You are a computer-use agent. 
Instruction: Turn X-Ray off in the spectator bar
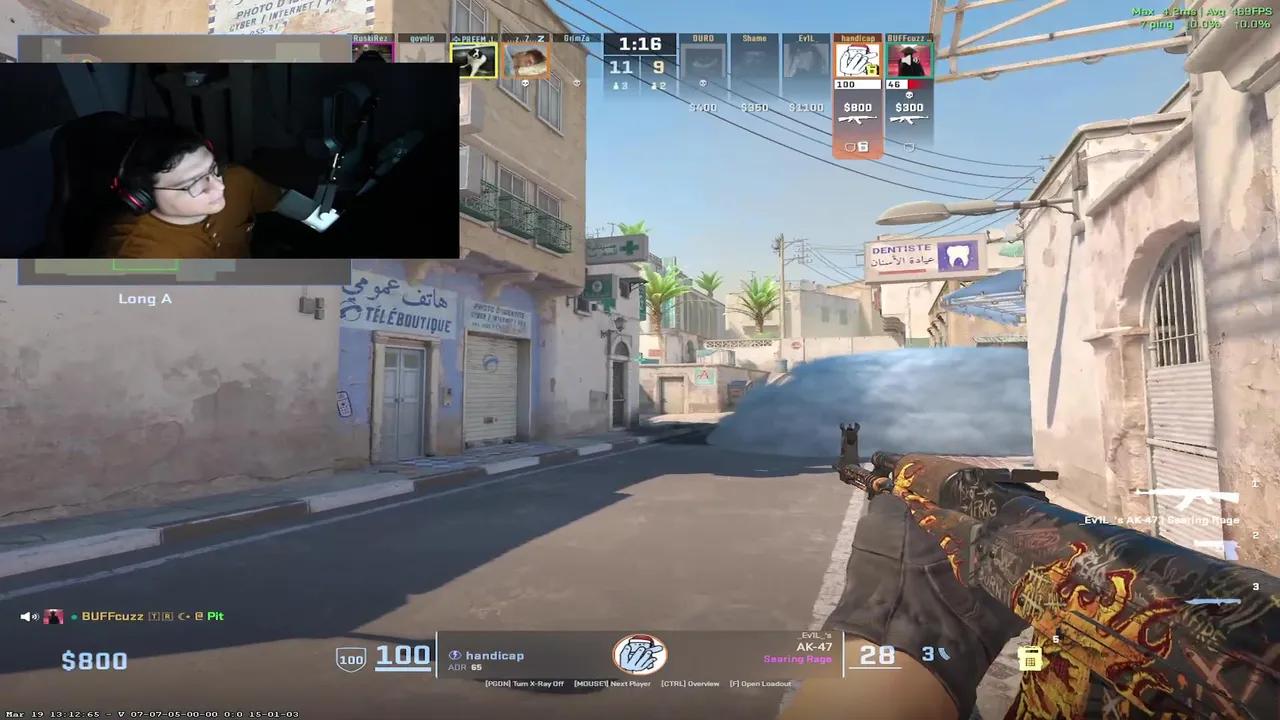click(x=537, y=684)
